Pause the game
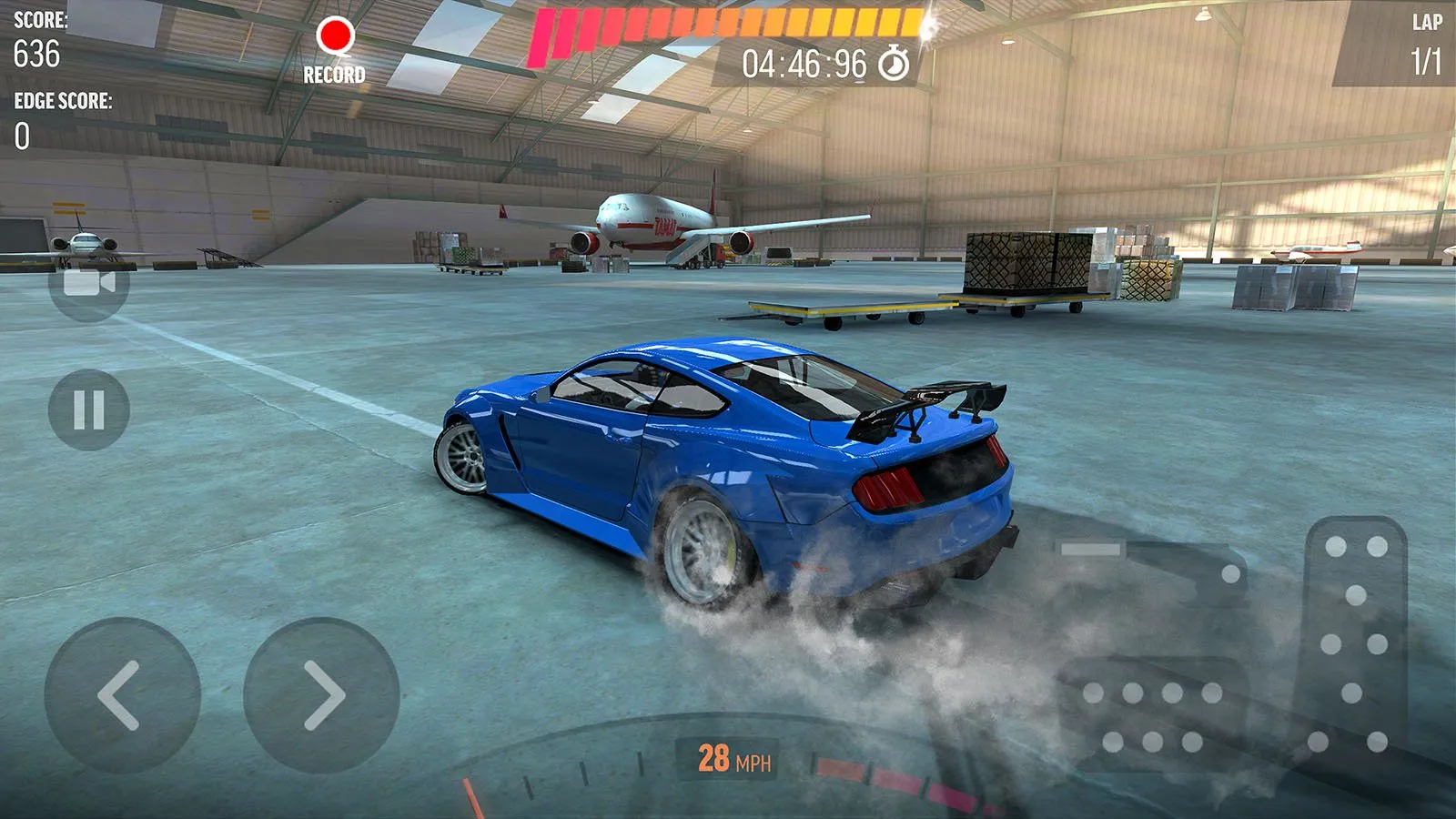This screenshot has width=1456, height=819. pyautogui.click(x=88, y=409)
